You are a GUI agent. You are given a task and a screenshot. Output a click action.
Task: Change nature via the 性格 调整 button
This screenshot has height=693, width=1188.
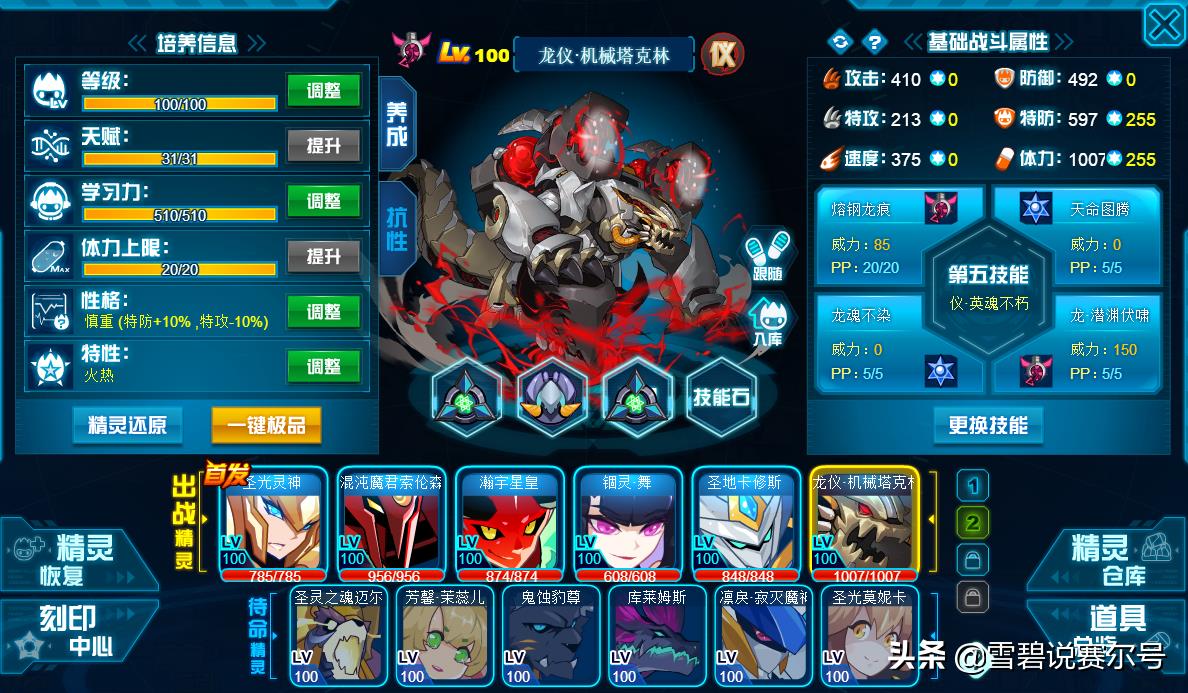323,312
